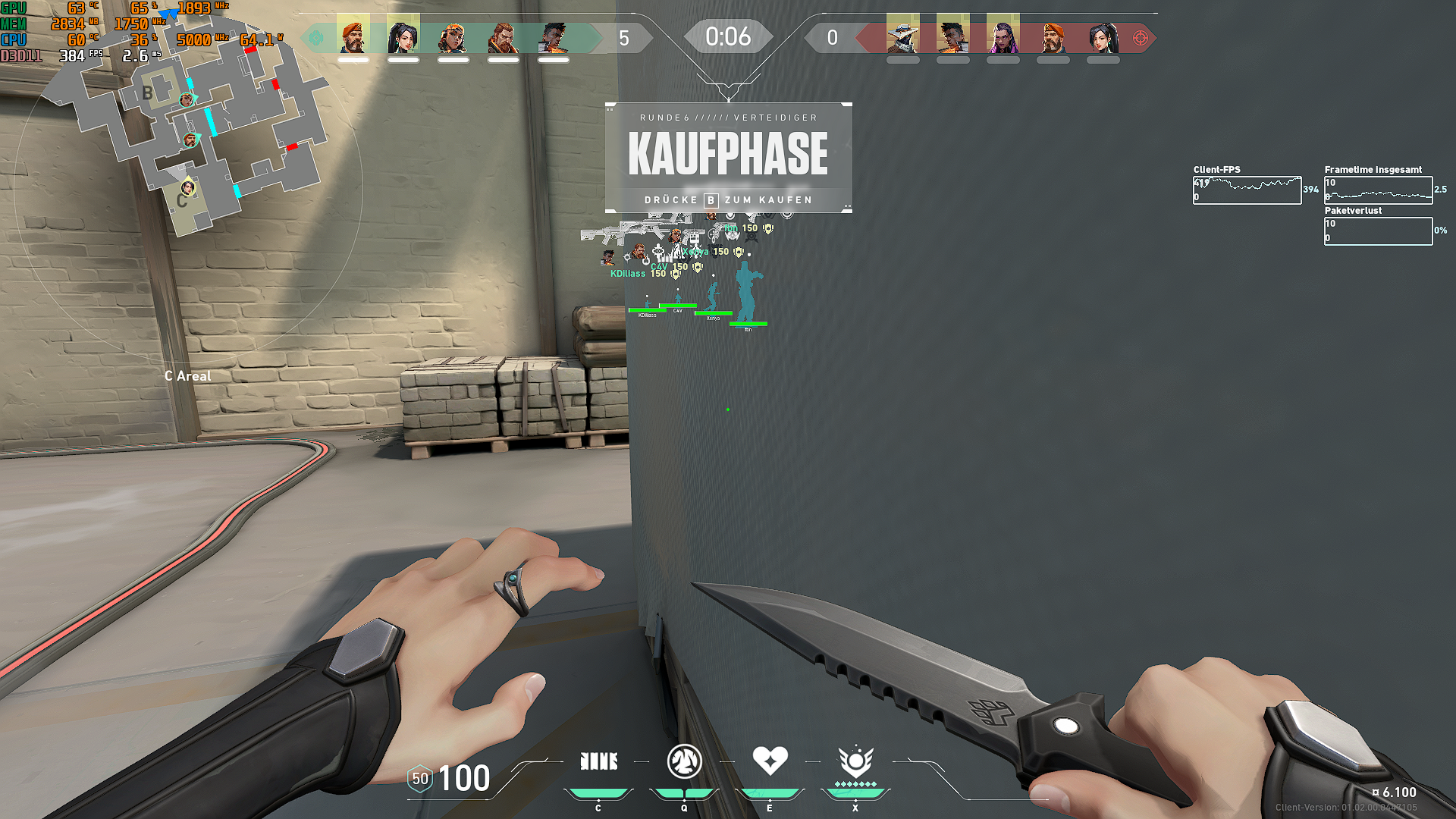Select the C ability icon
The height and width of the screenshot is (819, 1456).
click(599, 761)
